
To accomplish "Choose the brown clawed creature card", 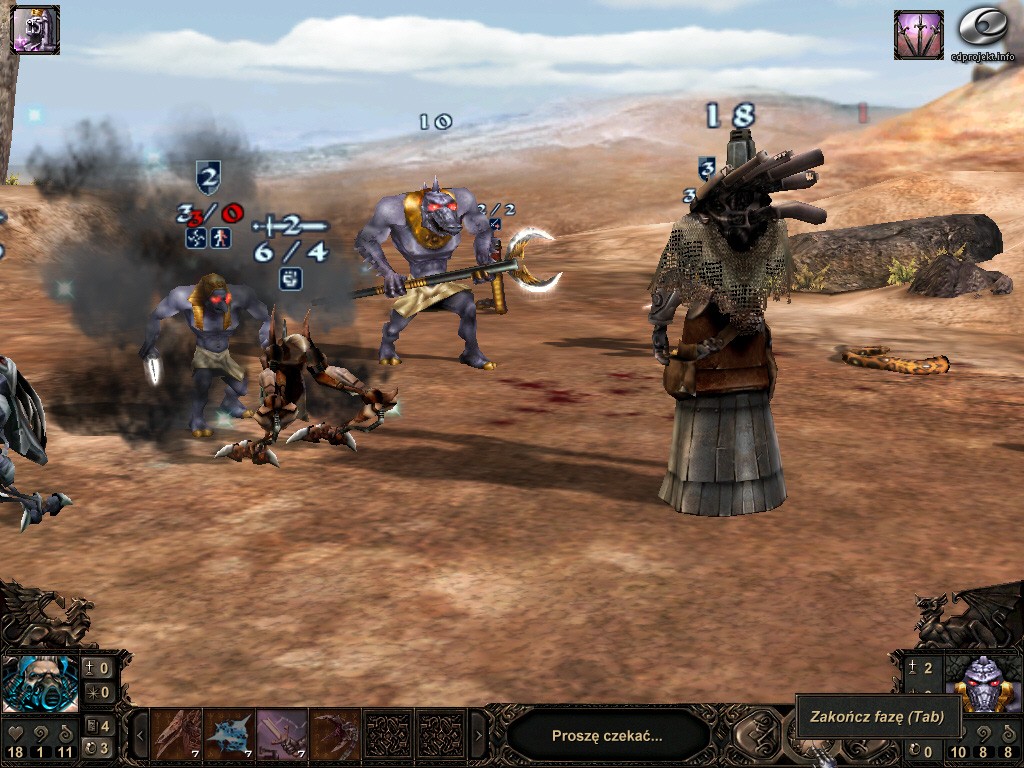I will (x=177, y=735).
